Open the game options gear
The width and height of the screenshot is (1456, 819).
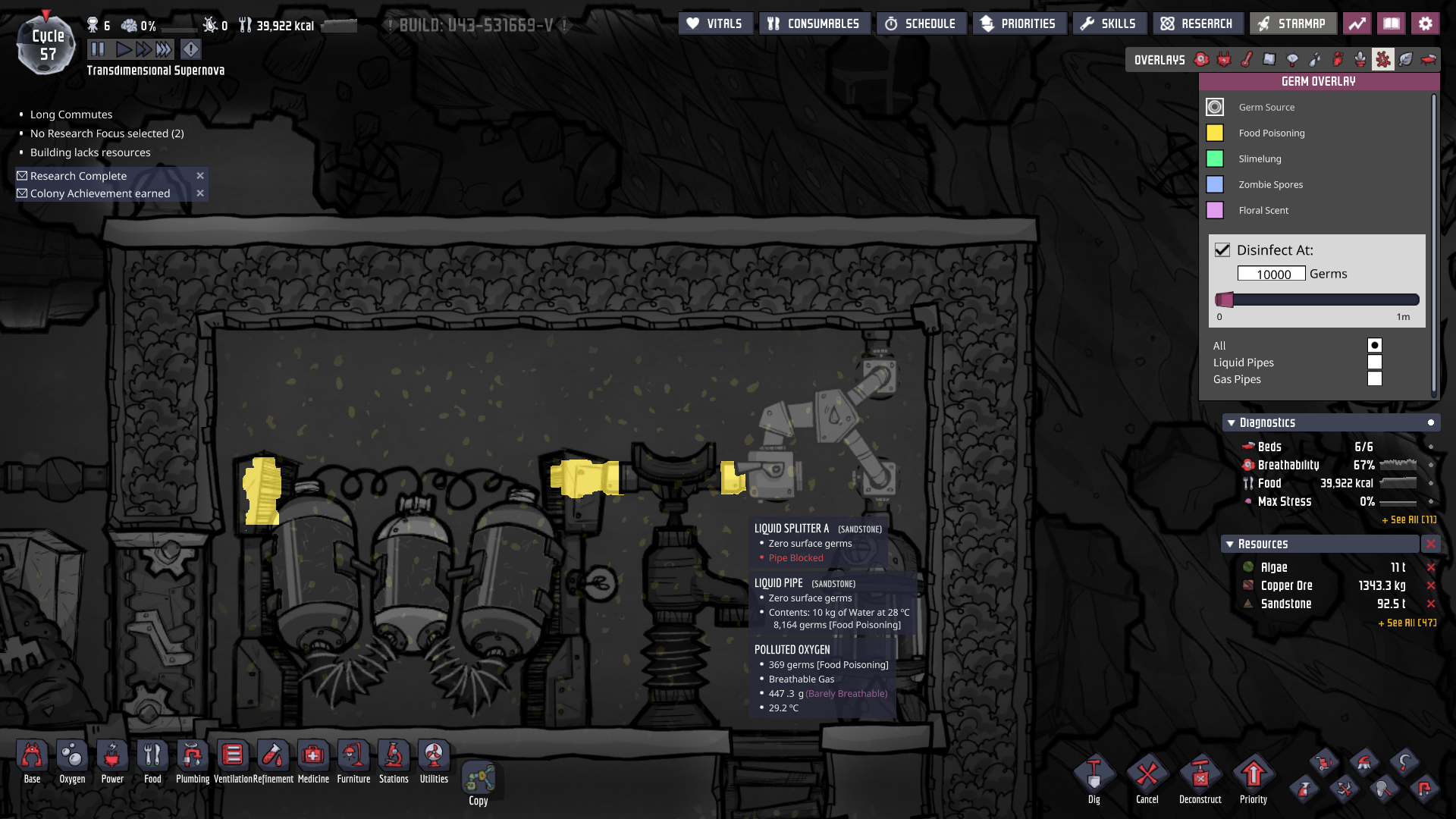click(1426, 24)
